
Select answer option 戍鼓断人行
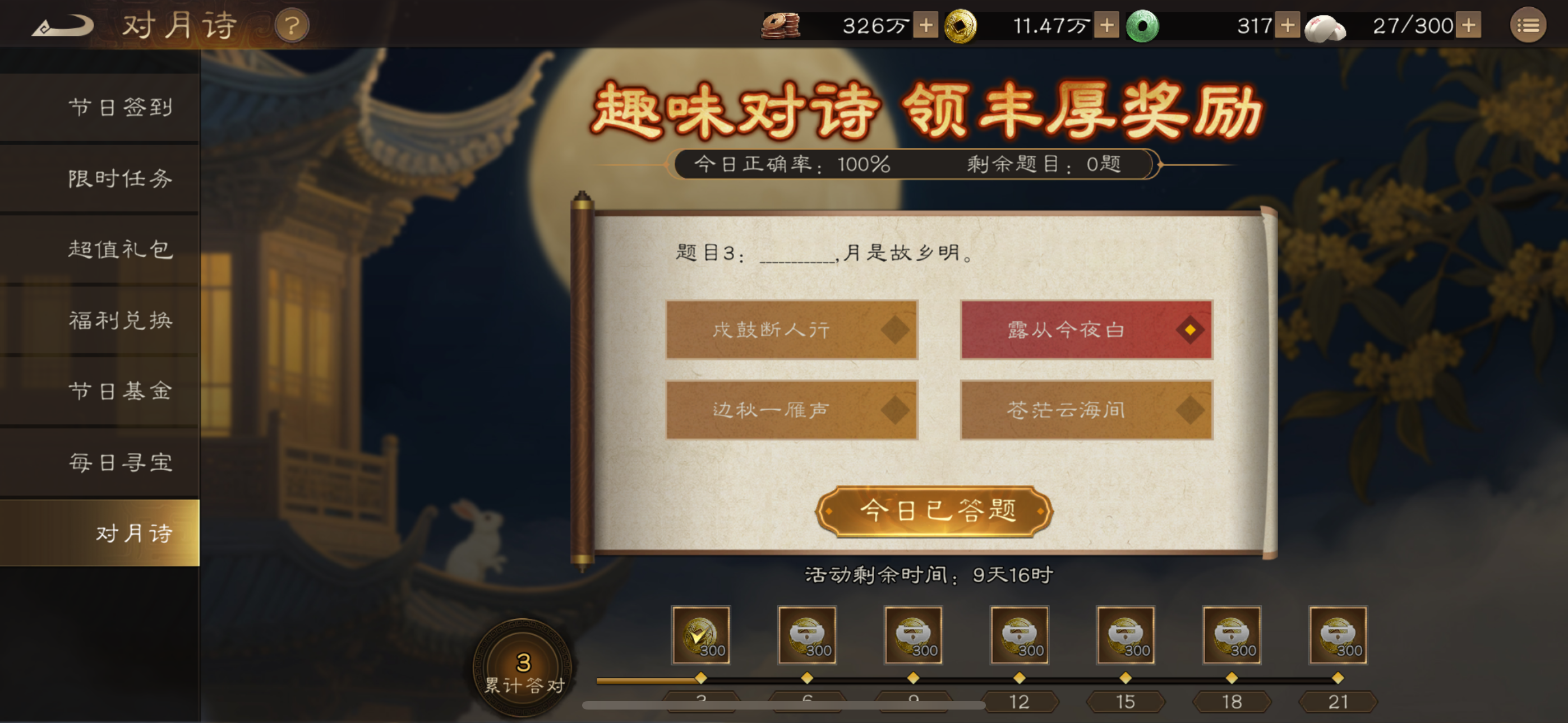click(791, 329)
